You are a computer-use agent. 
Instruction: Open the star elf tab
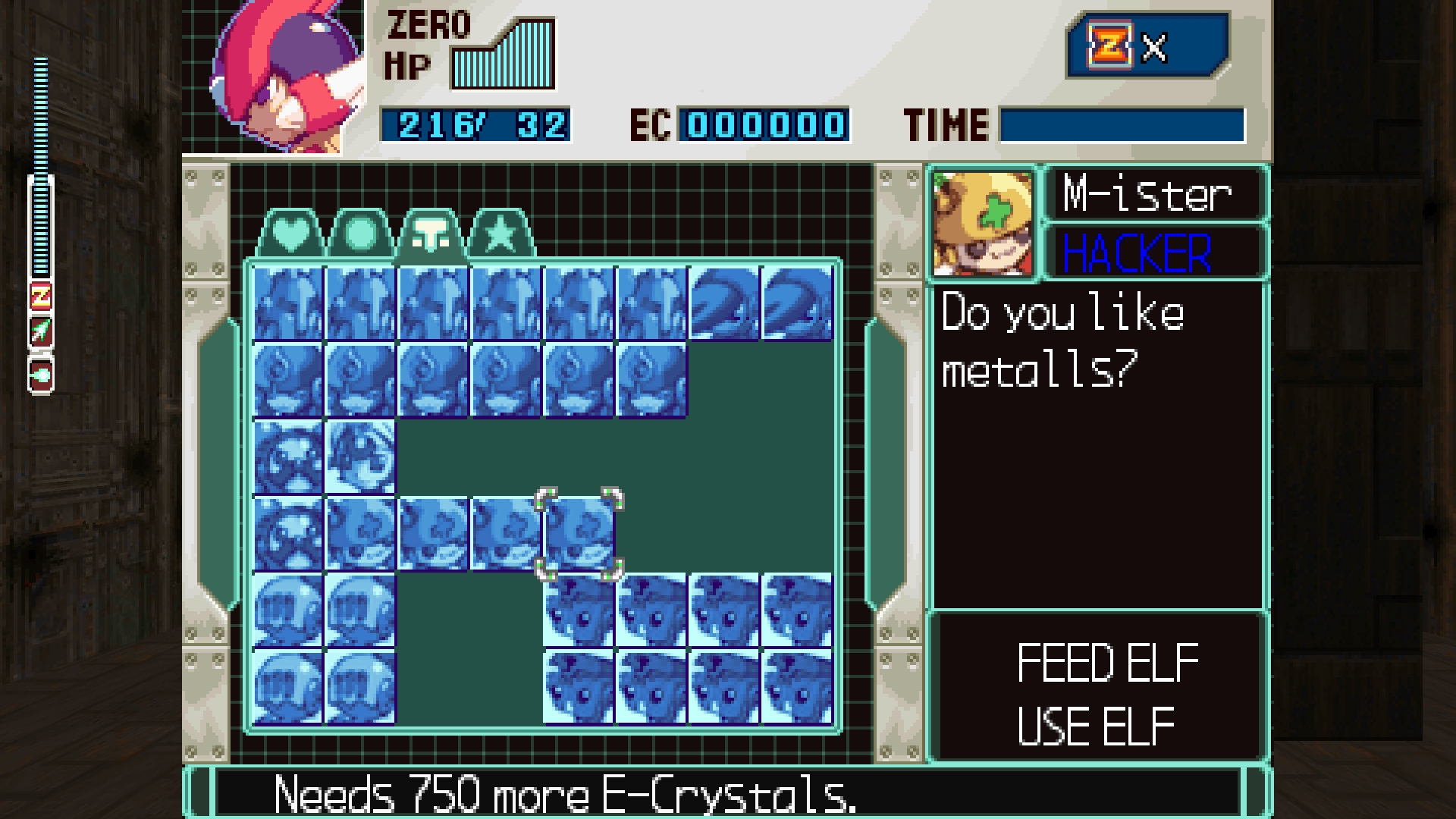pos(500,234)
